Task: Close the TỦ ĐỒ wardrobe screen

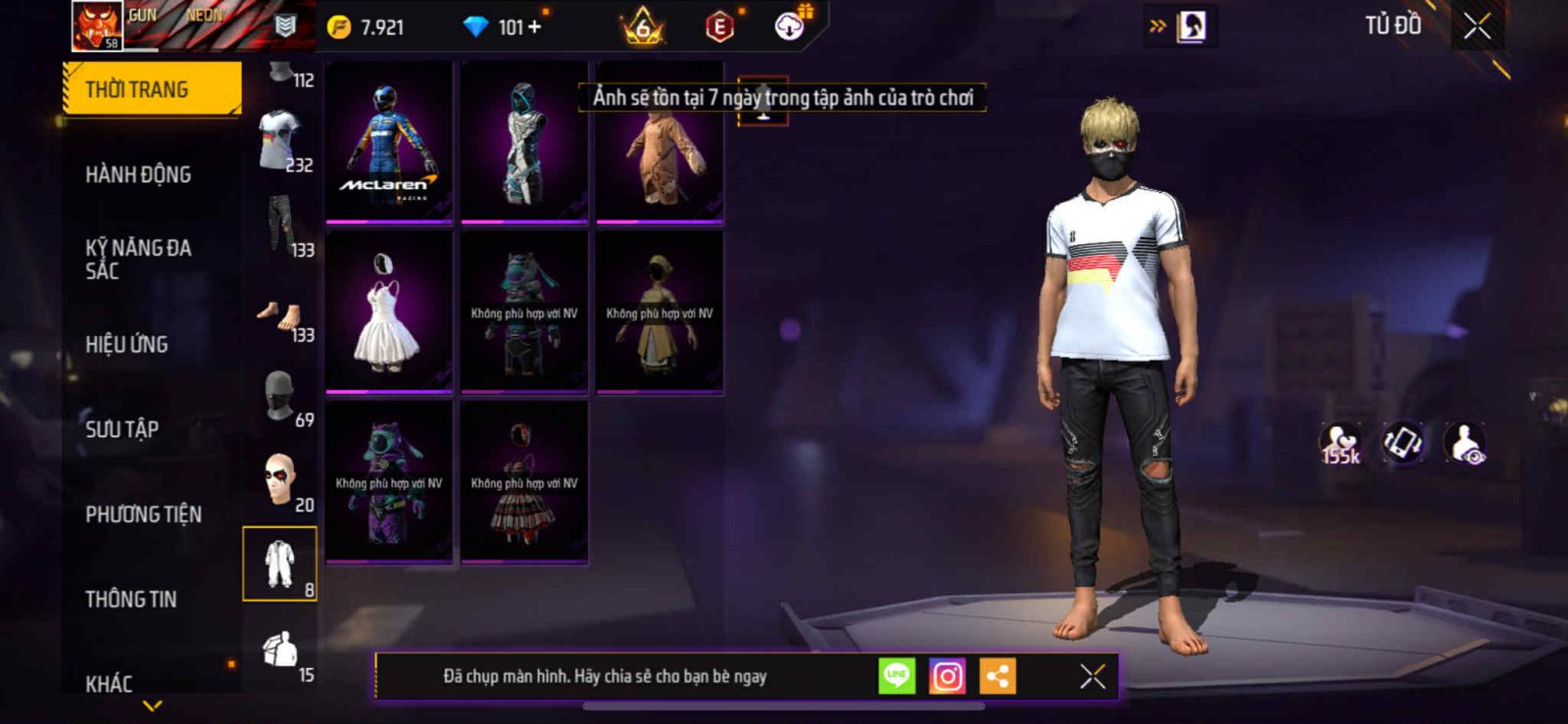Action: [1477, 26]
